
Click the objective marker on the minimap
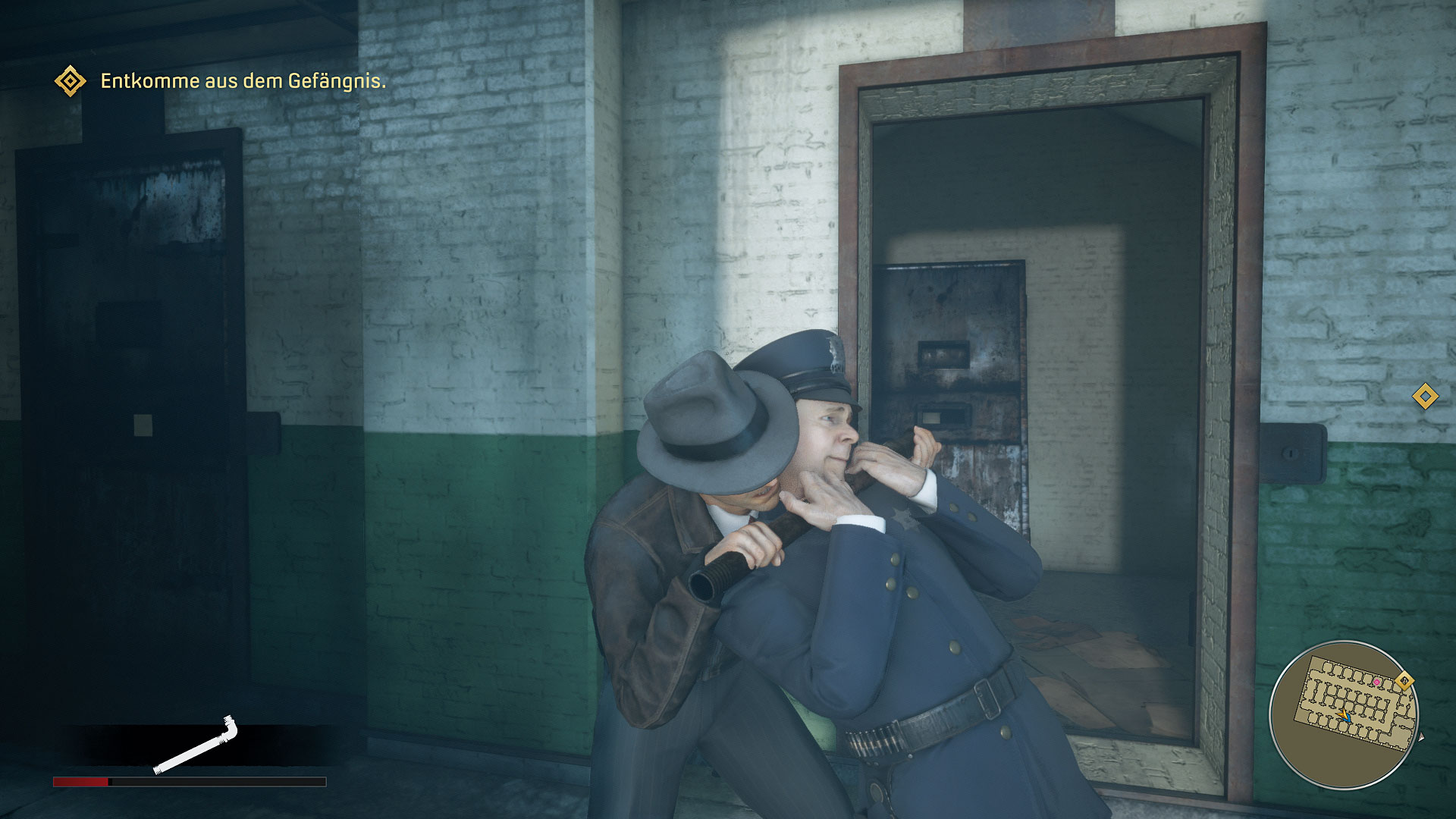tap(1404, 681)
